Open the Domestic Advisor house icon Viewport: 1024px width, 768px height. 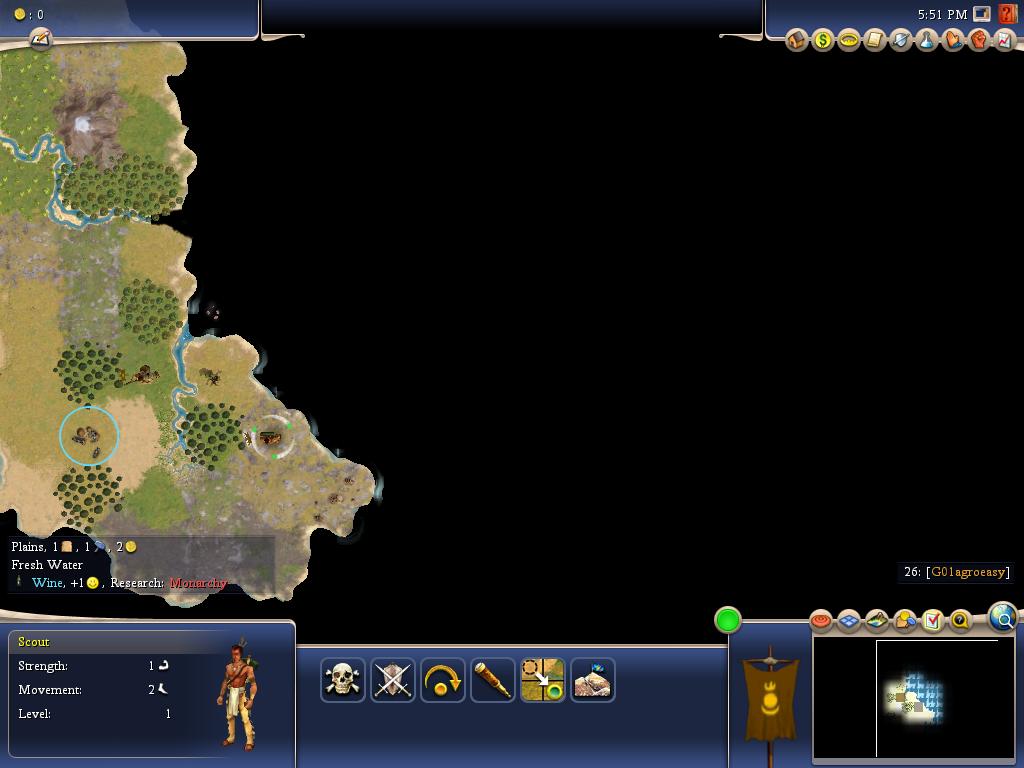pyautogui.click(x=797, y=40)
